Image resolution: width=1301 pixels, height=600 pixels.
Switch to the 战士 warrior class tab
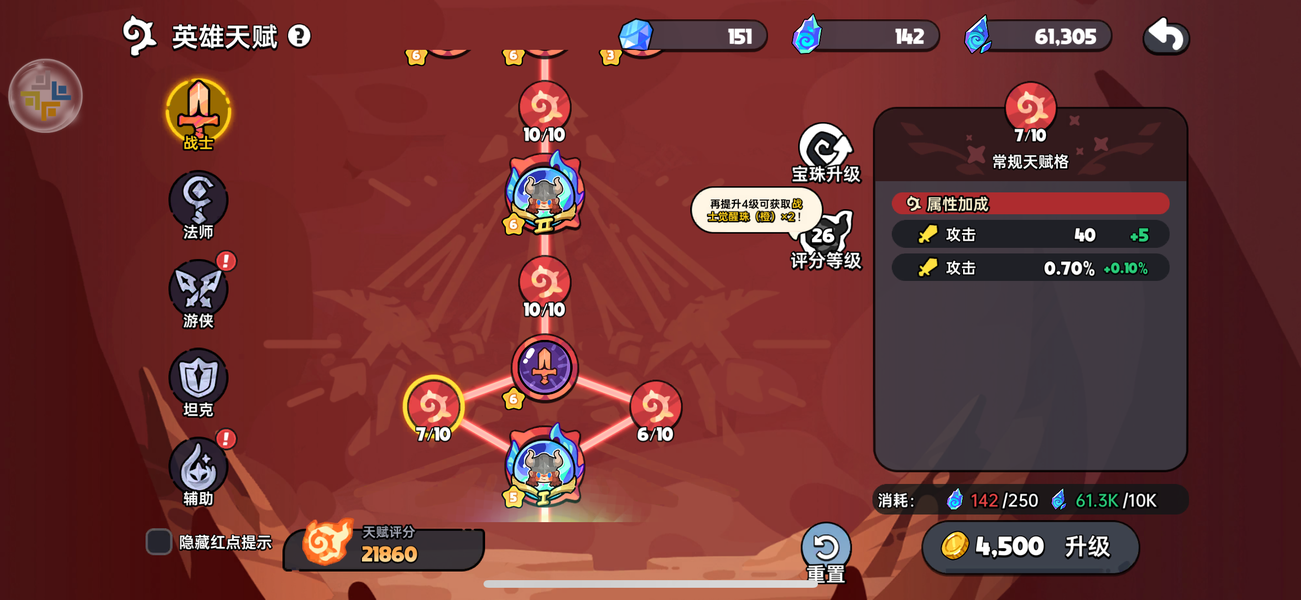tap(198, 111)
